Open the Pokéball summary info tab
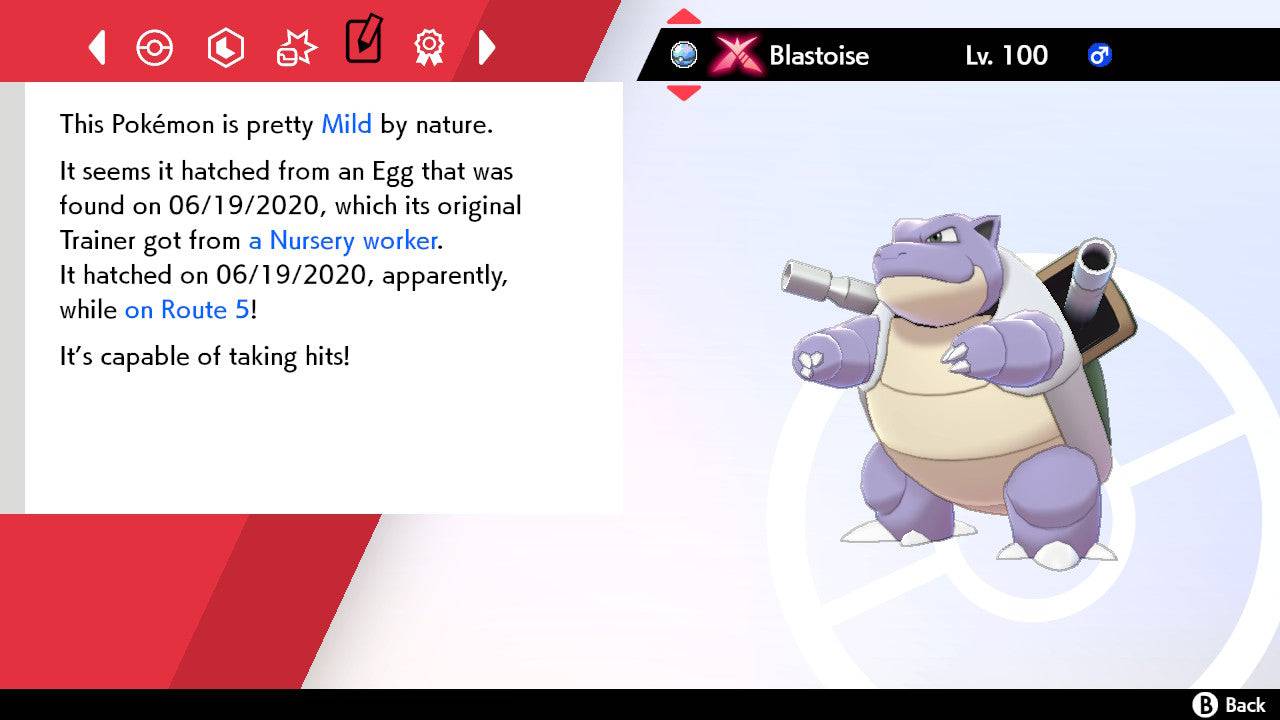This screenshot has width=1280, height=720. tap(155, 47)
